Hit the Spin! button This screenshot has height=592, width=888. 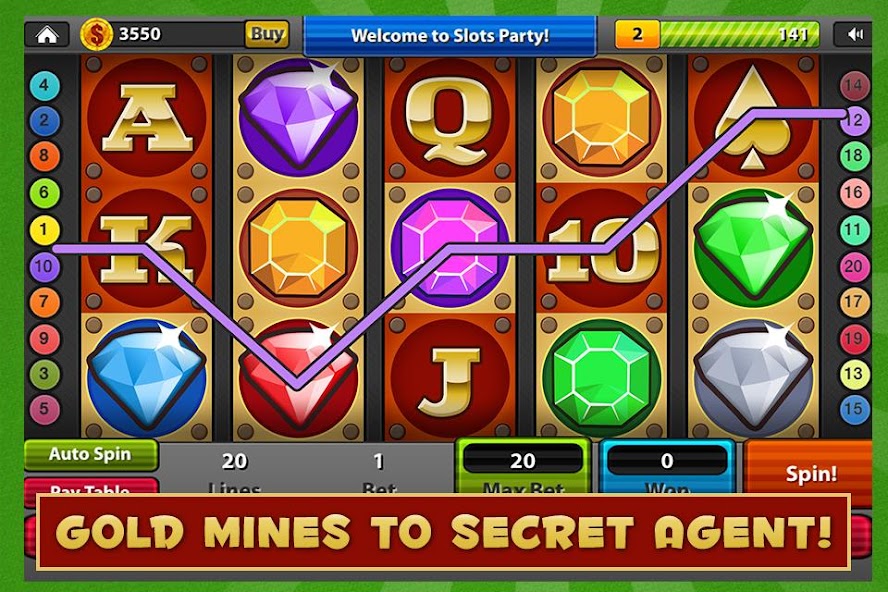point(811,473)
